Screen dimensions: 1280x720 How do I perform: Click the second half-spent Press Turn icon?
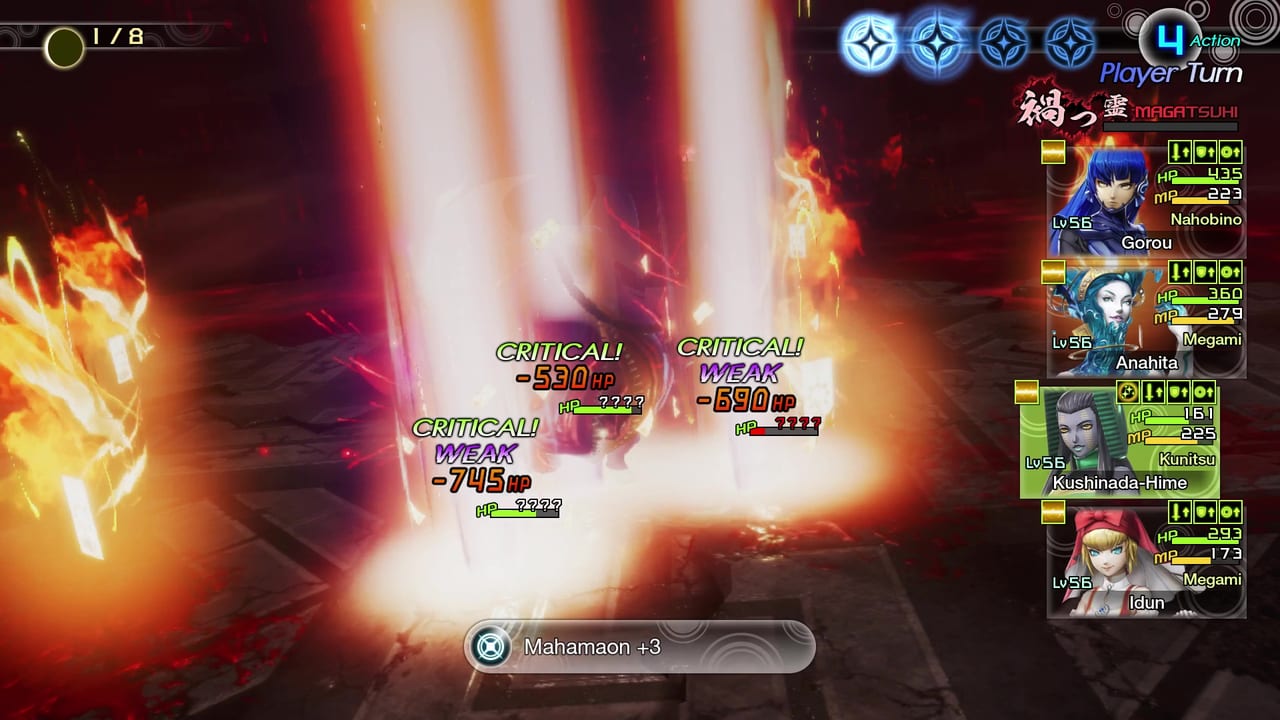936,42
